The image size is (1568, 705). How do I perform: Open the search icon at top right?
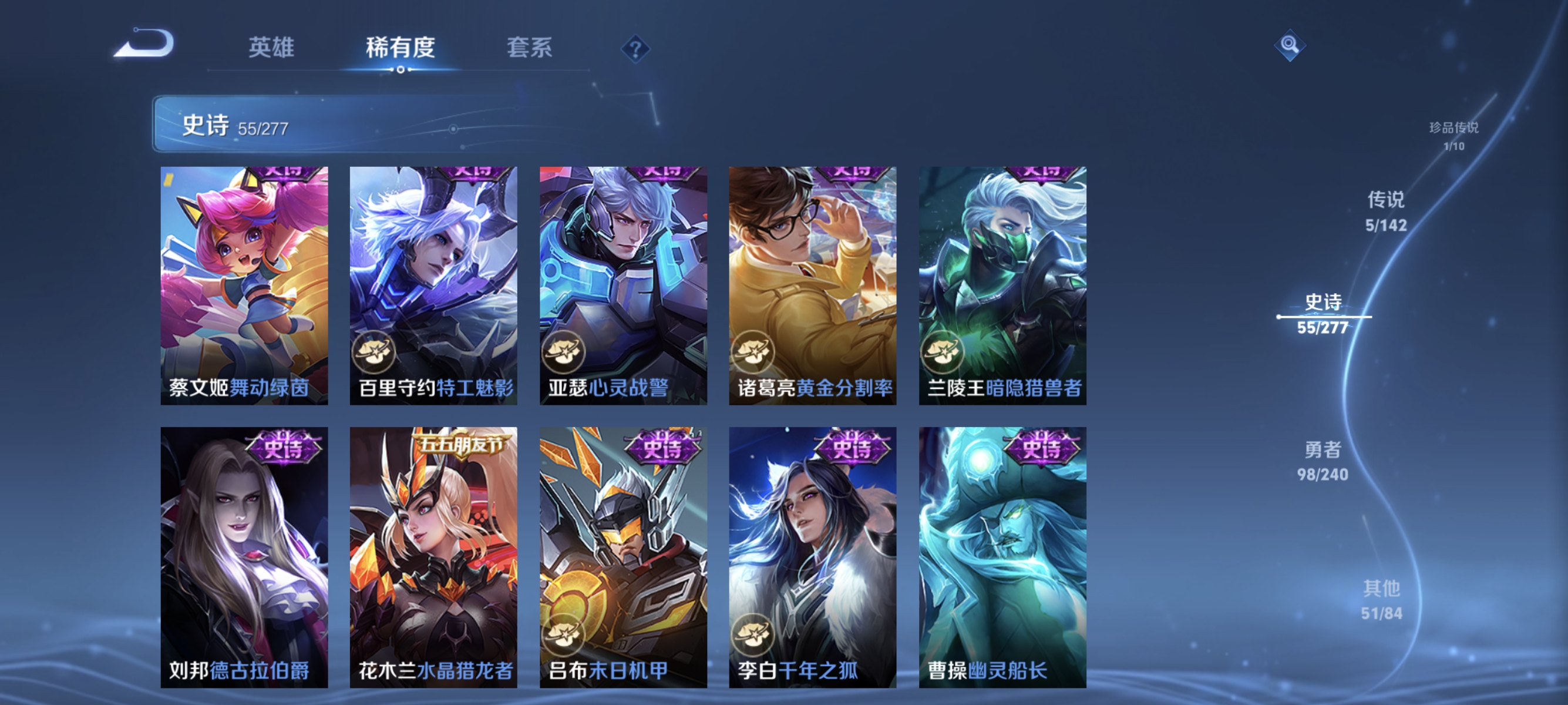pos(1290,45)
